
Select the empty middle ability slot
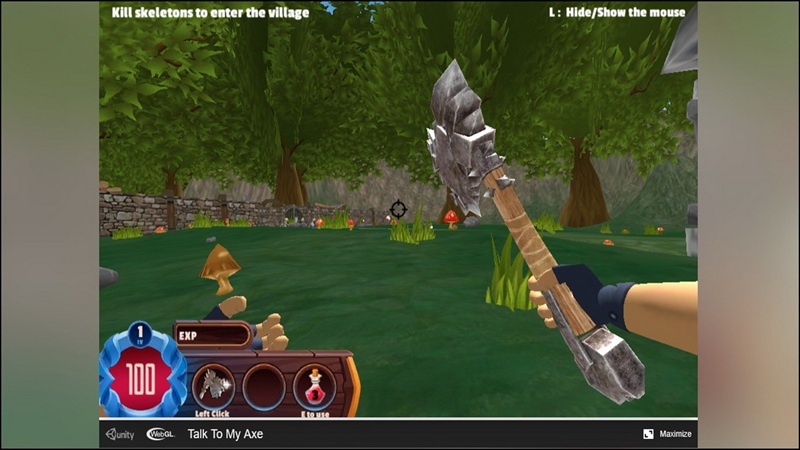[x=264, y=385]
